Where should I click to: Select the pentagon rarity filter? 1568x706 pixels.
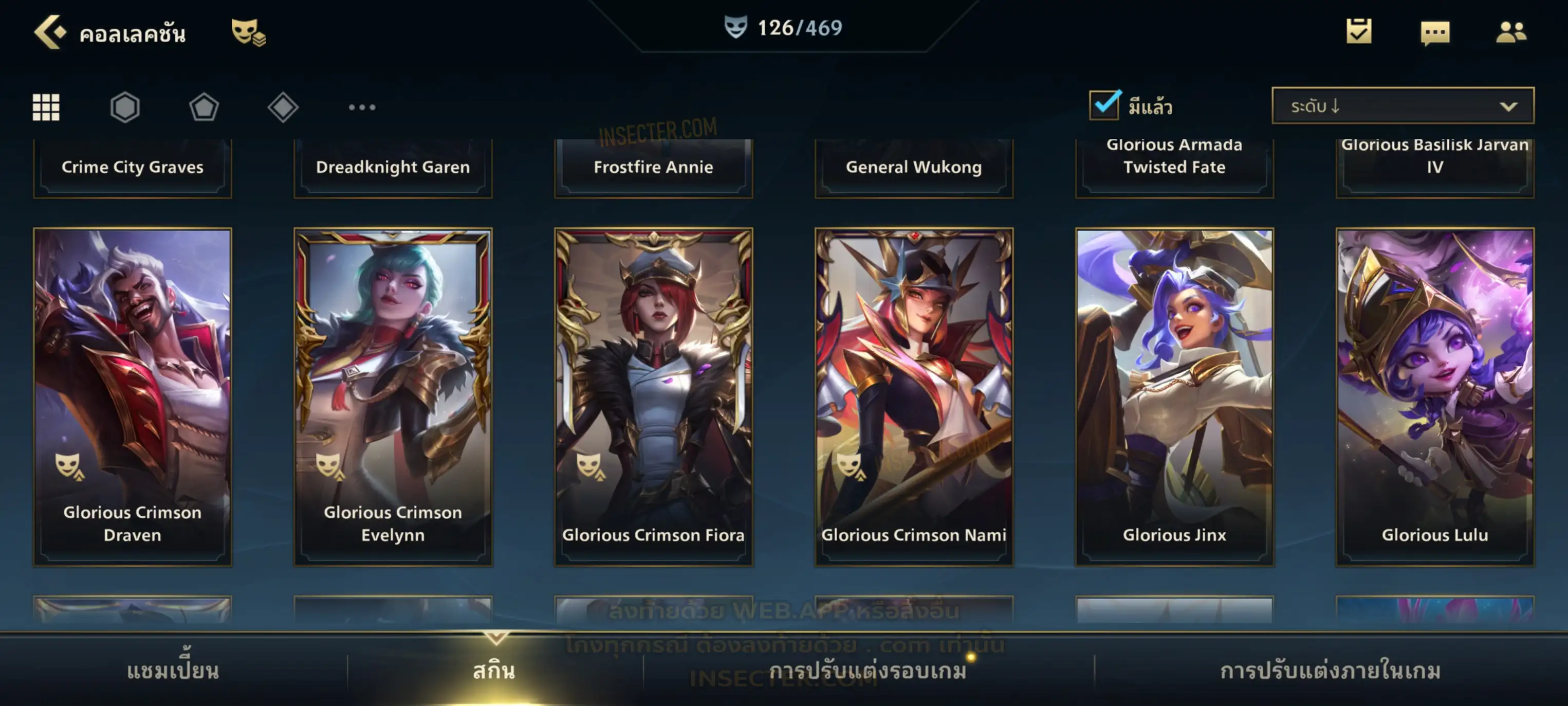click(x=204, y=108)
